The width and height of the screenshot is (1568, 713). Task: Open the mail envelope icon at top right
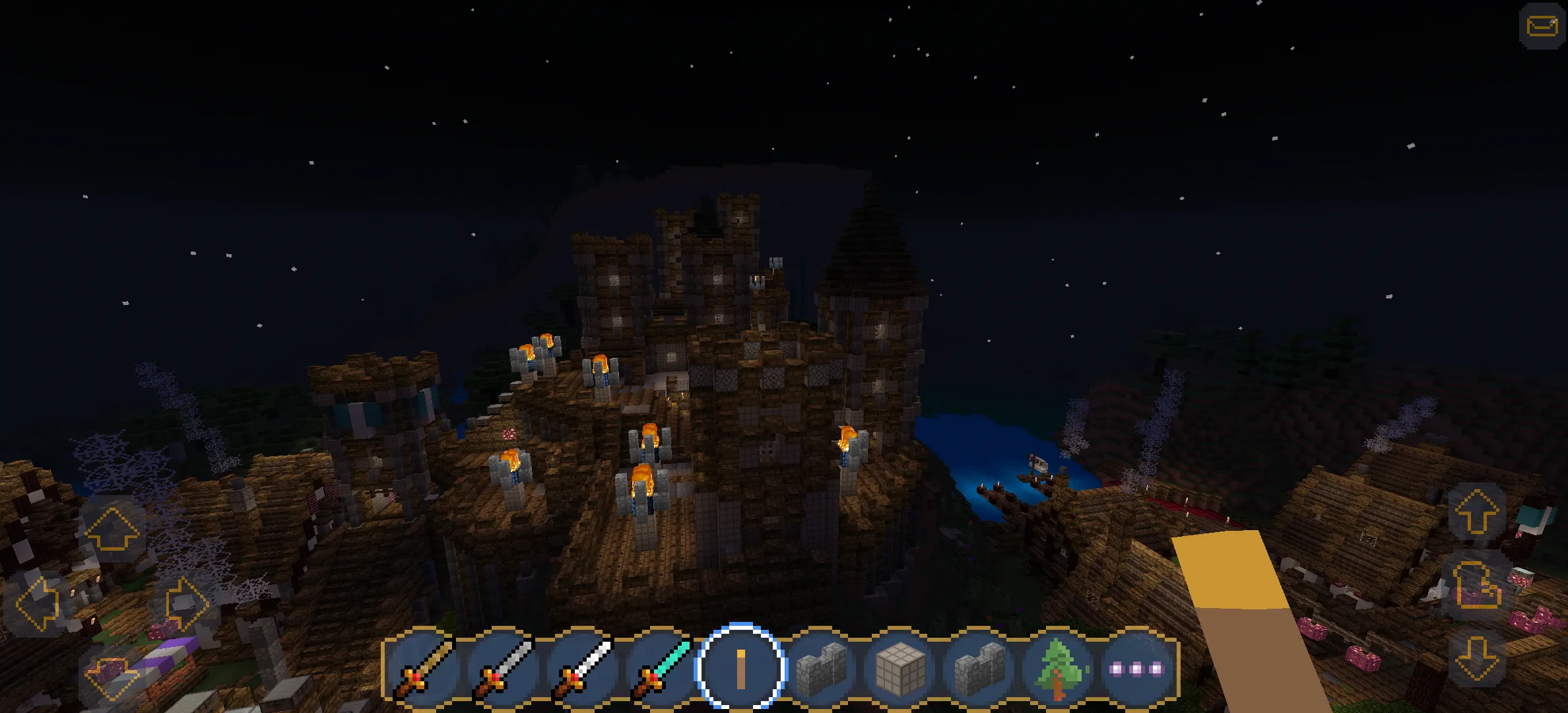[x=1542, y=26]
